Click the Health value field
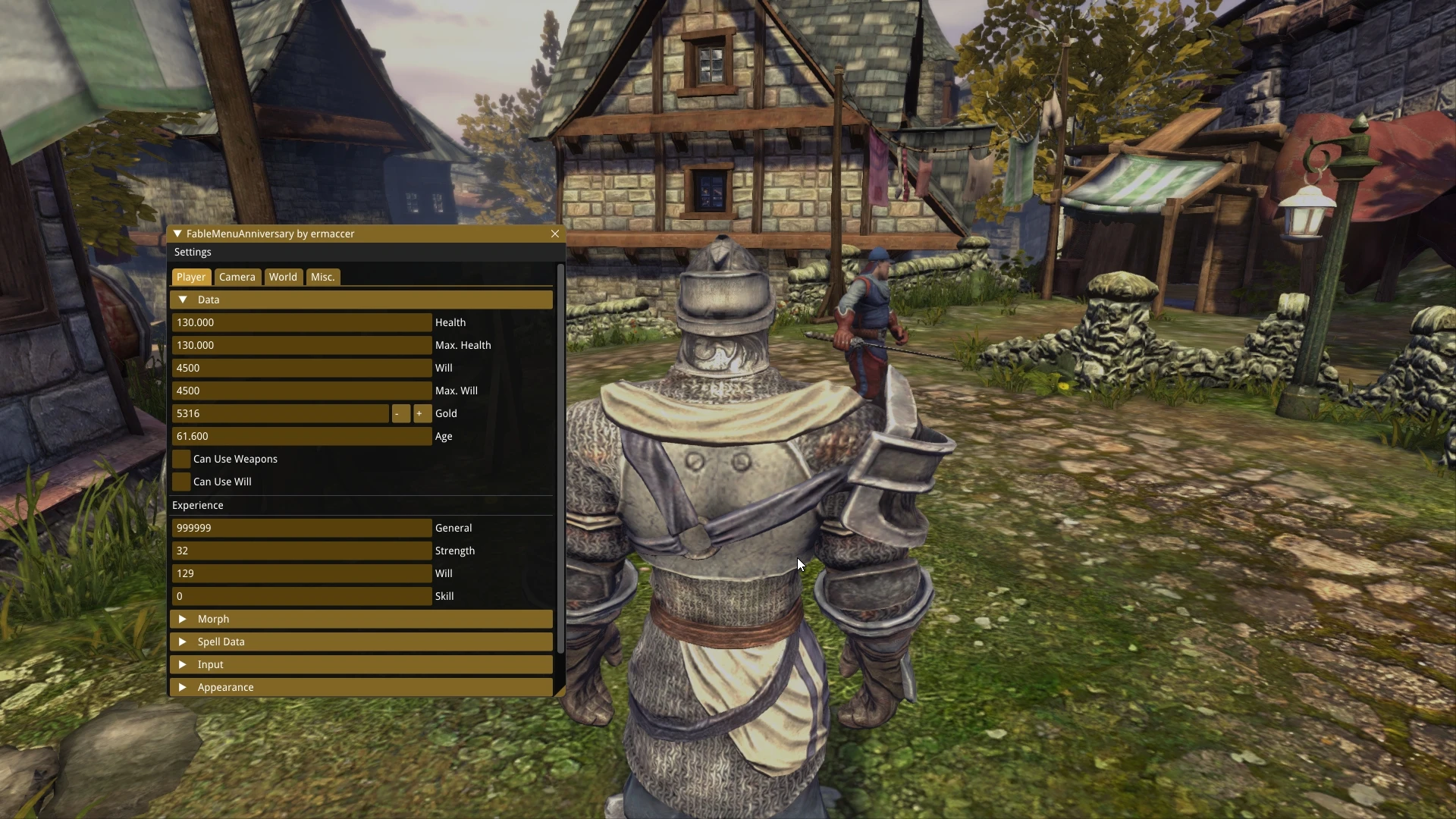1456x819 pixels. coord(301,322)
